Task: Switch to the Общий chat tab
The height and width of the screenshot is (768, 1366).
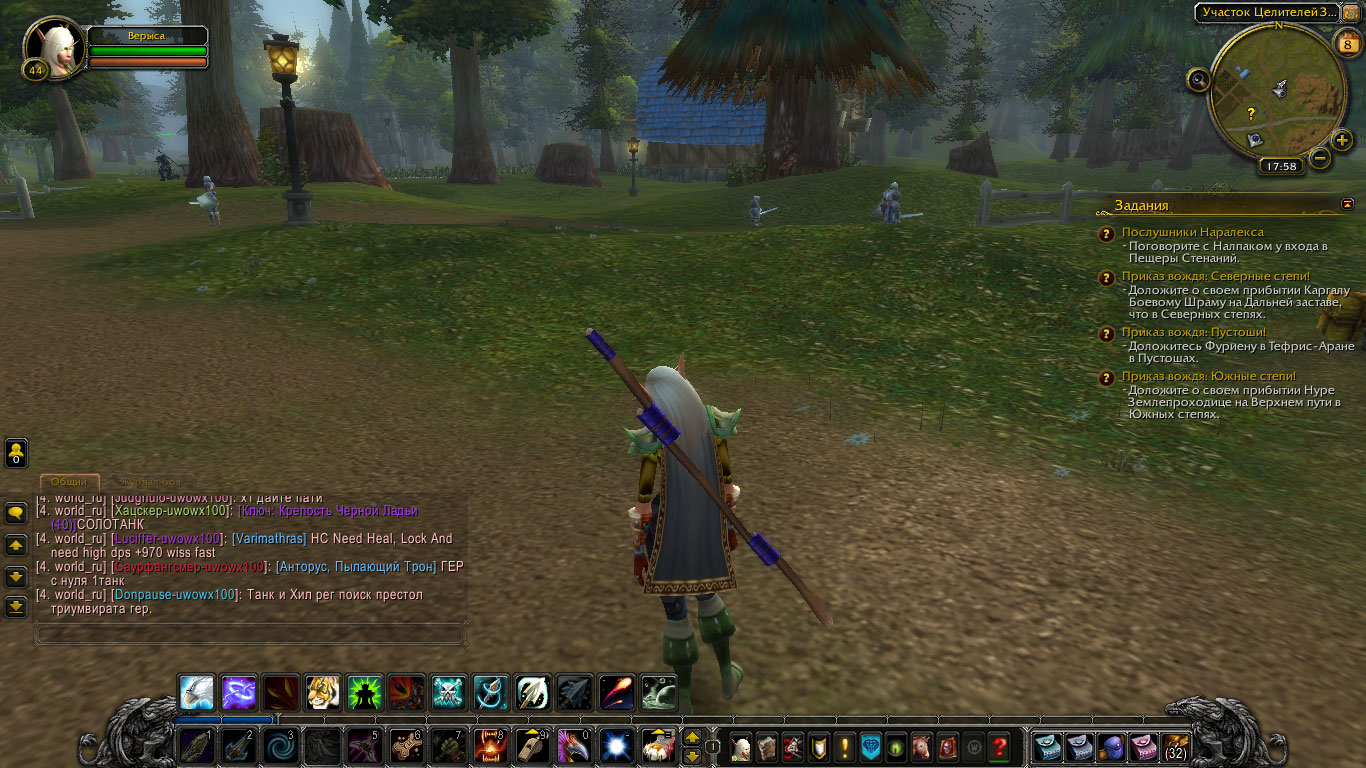Action: (69, 481)
